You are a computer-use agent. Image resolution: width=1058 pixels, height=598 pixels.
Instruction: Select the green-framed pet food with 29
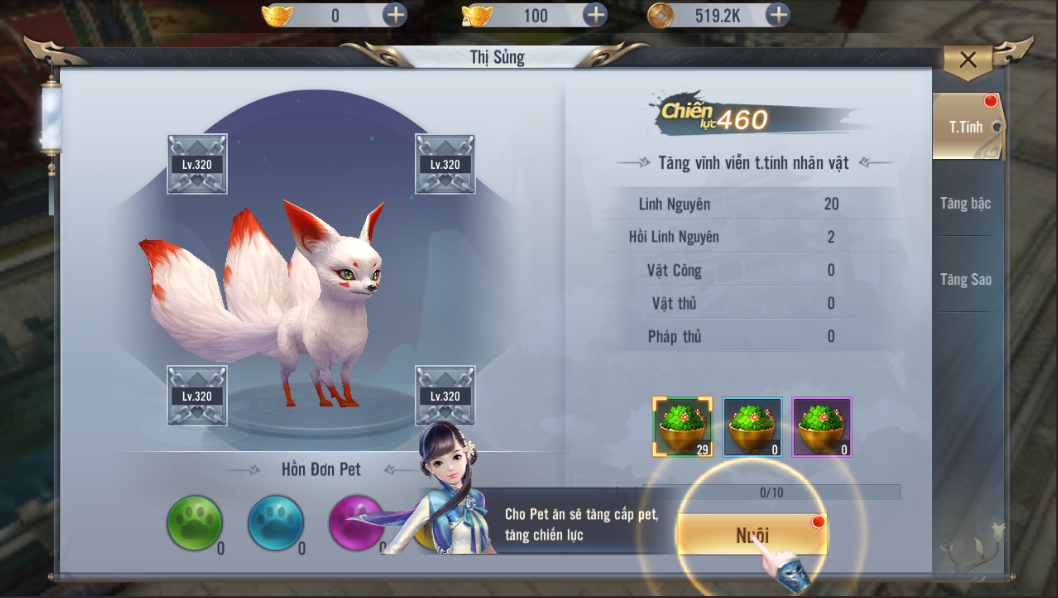(683, 427)
